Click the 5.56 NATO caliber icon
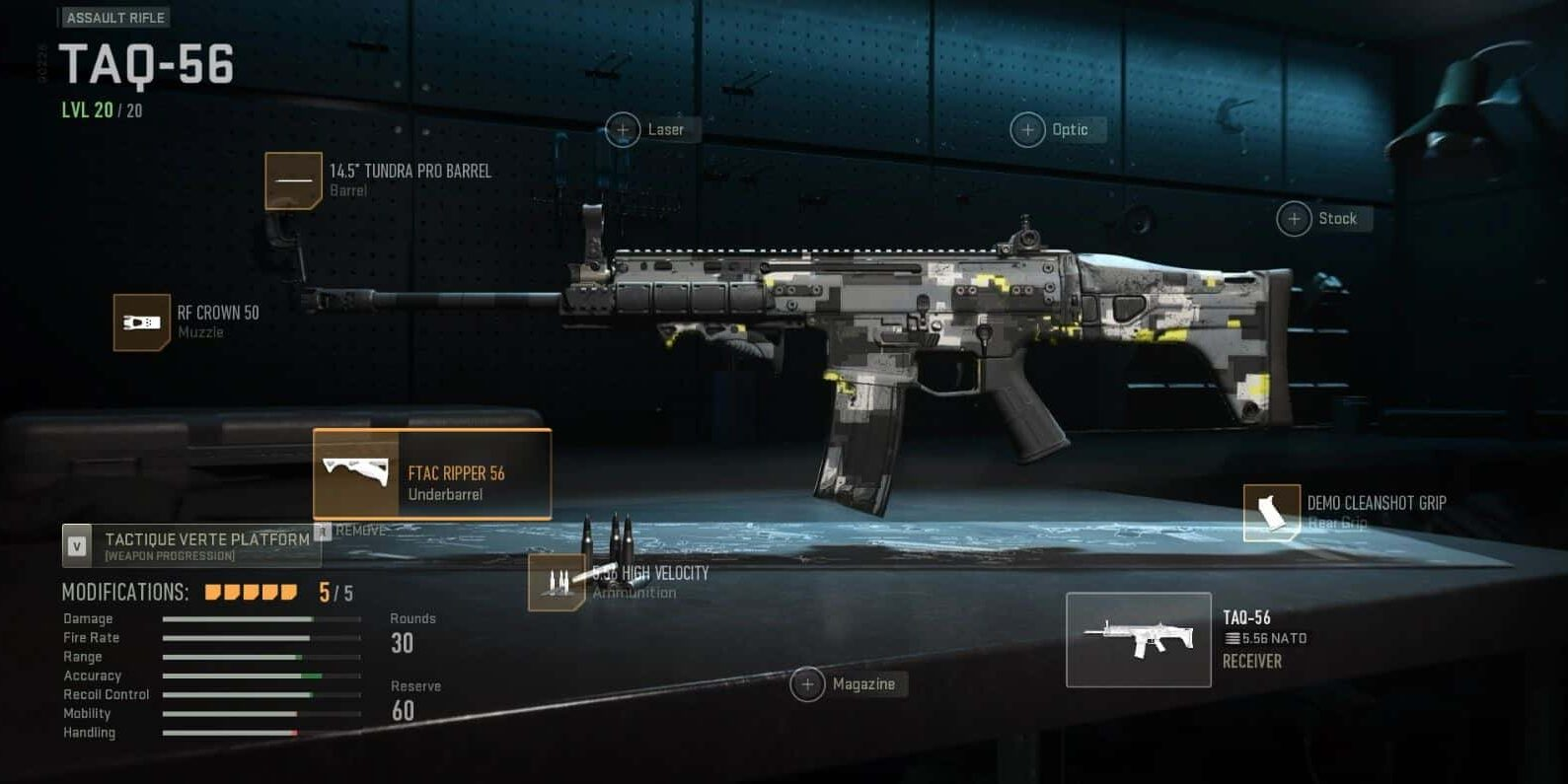Image resolution: width=1568 pixels, height=784 pixels. click(1232, 638)
